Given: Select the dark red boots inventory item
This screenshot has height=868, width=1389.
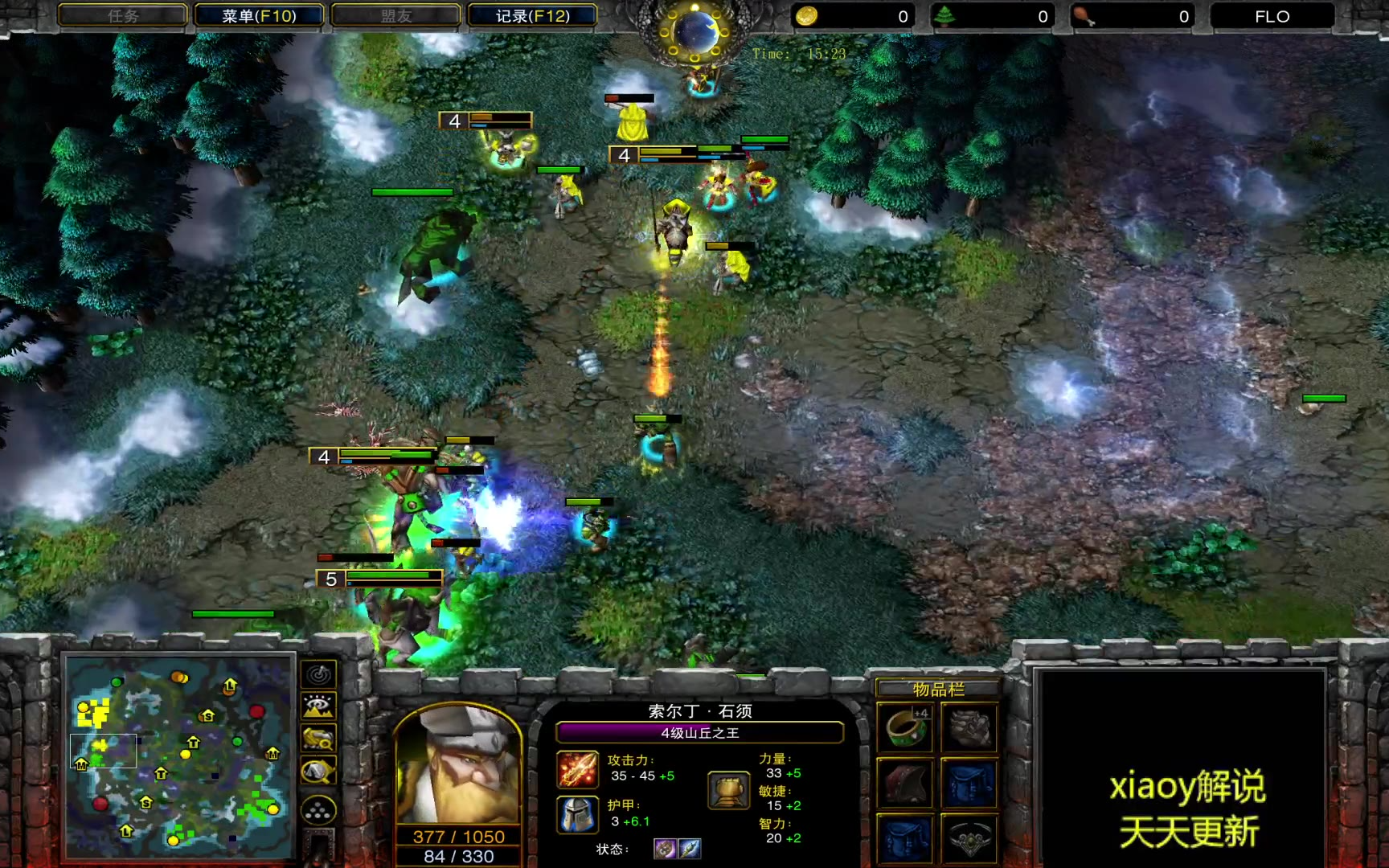Looking at the screenshot, I should [906, 782].
